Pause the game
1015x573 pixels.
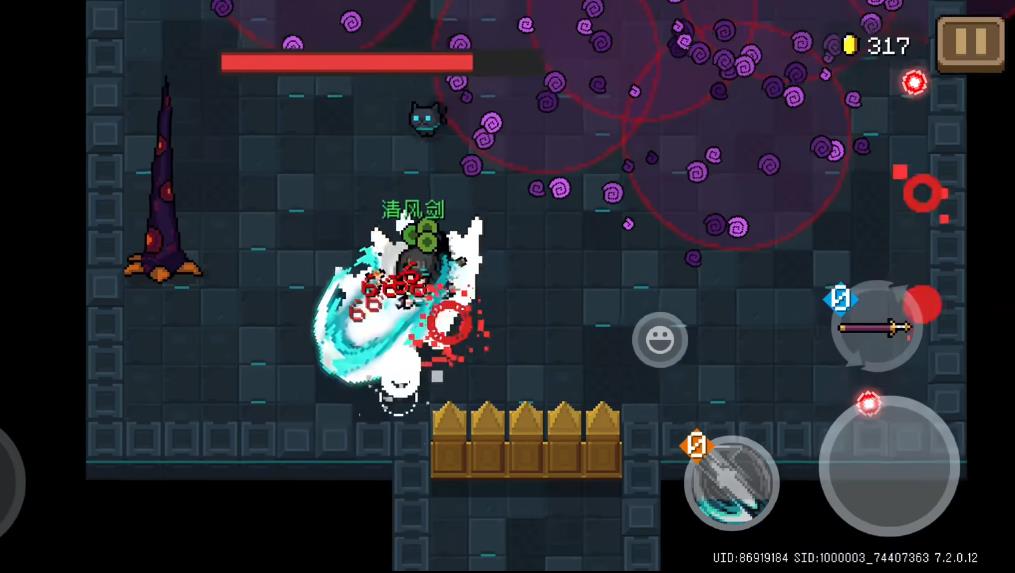970,43
